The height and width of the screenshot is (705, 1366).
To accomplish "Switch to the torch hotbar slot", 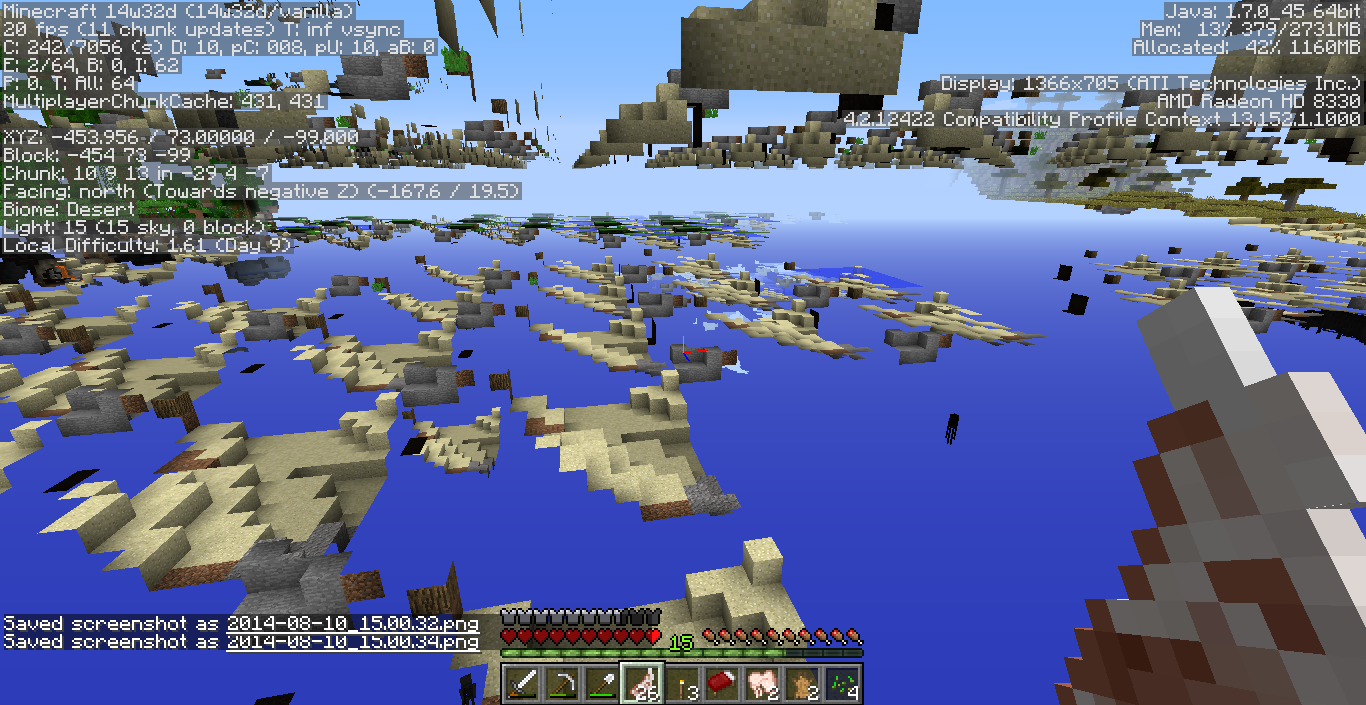I will (x=682, y=684).
